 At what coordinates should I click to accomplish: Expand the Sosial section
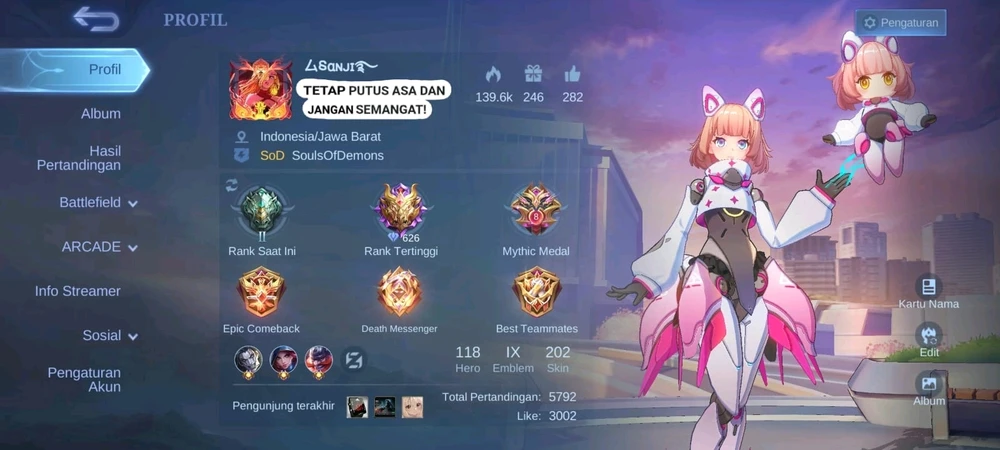[110, 336]
